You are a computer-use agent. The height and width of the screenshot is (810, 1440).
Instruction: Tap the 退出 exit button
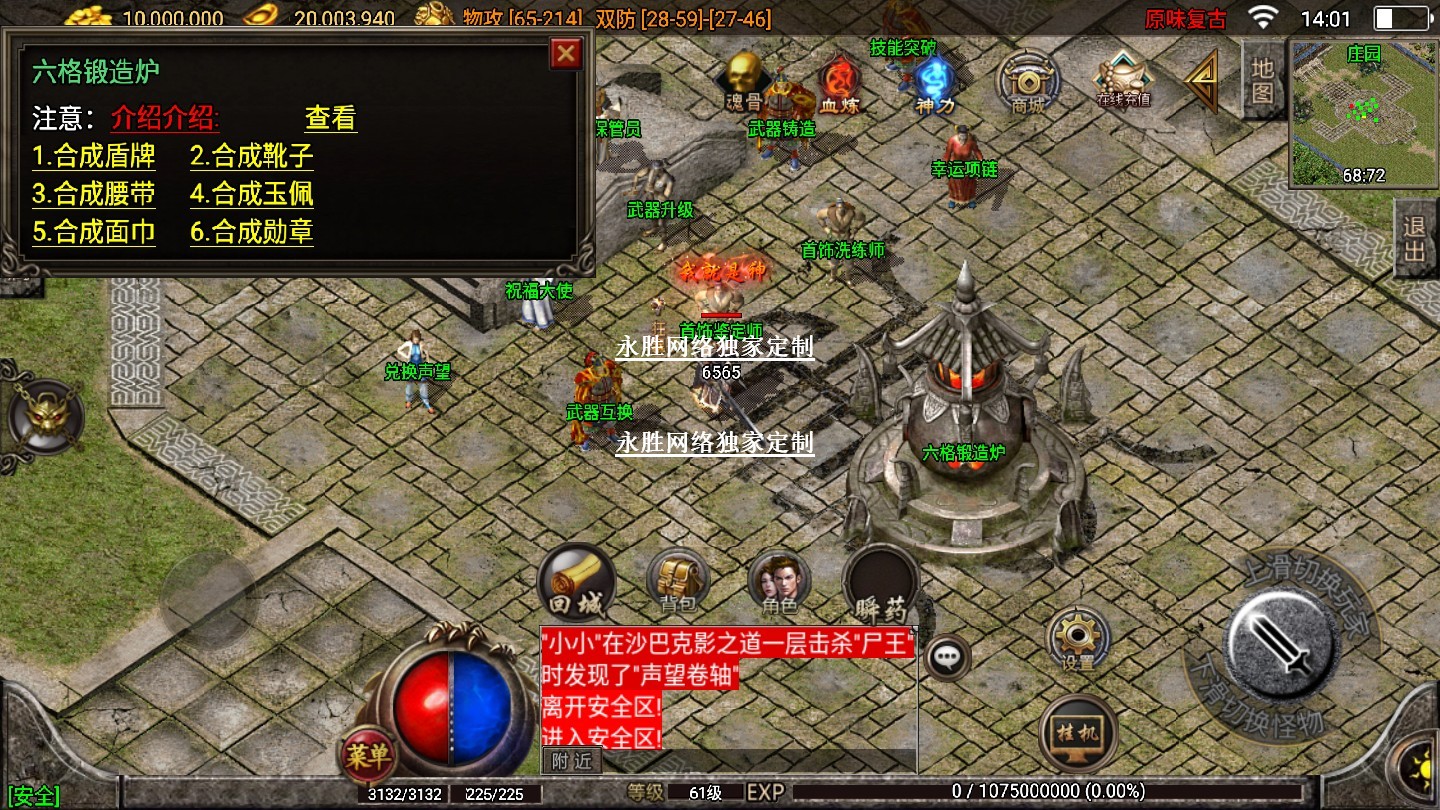(1415, 238)
